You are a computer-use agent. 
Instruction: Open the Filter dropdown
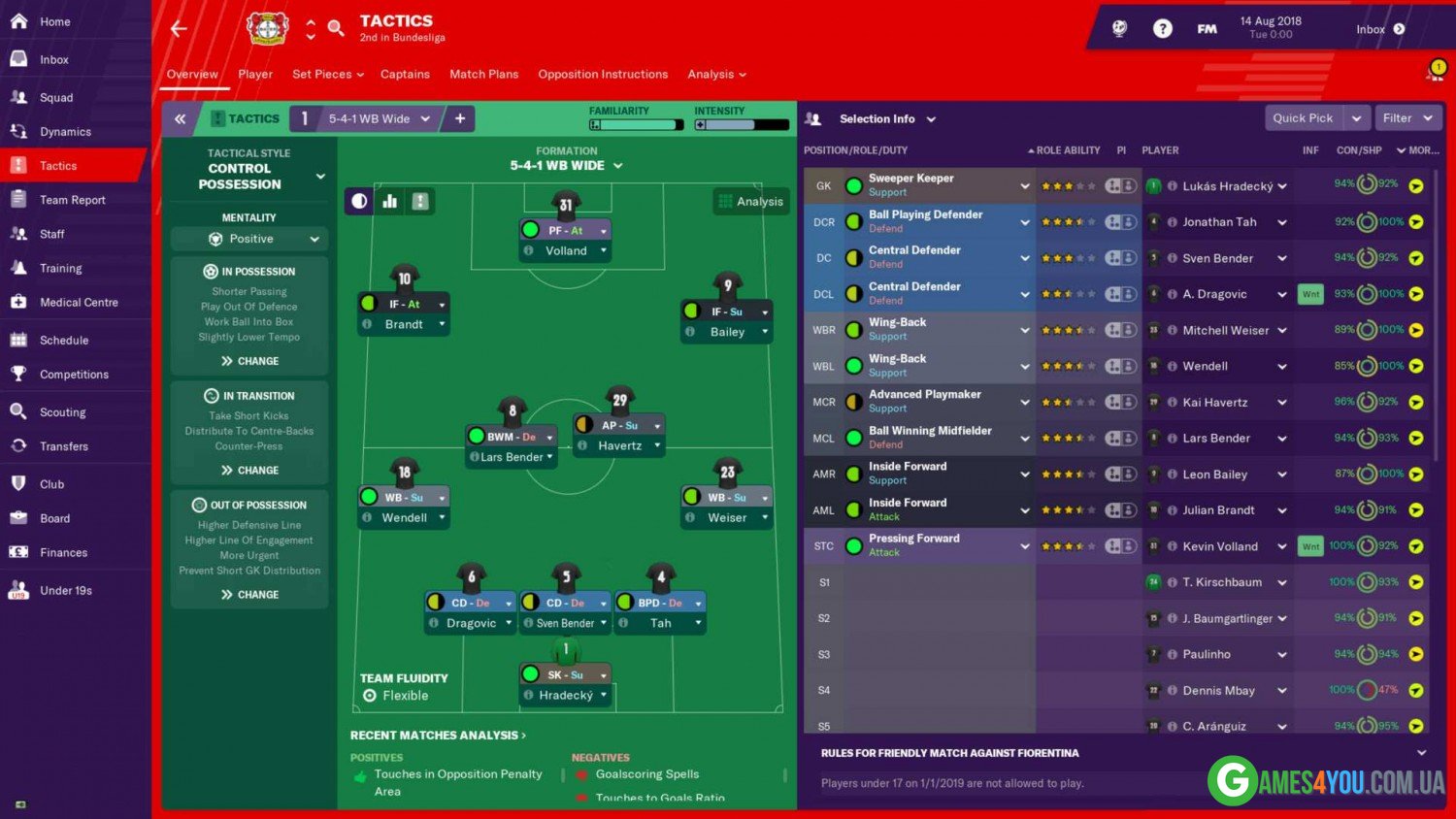(x=1407, y=117)
